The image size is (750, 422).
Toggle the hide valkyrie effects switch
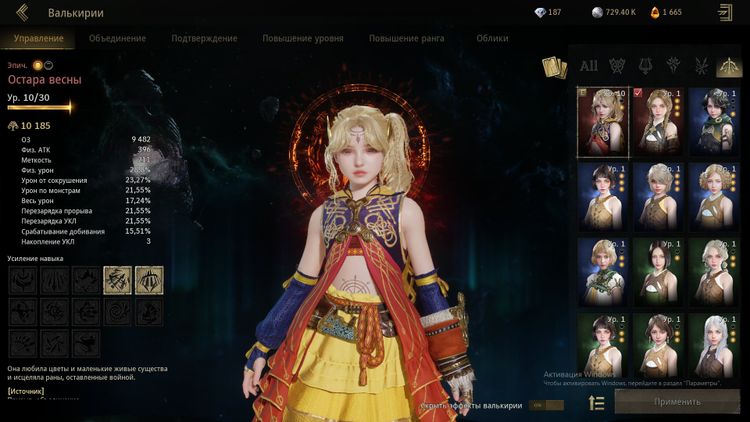click(543, 405)
